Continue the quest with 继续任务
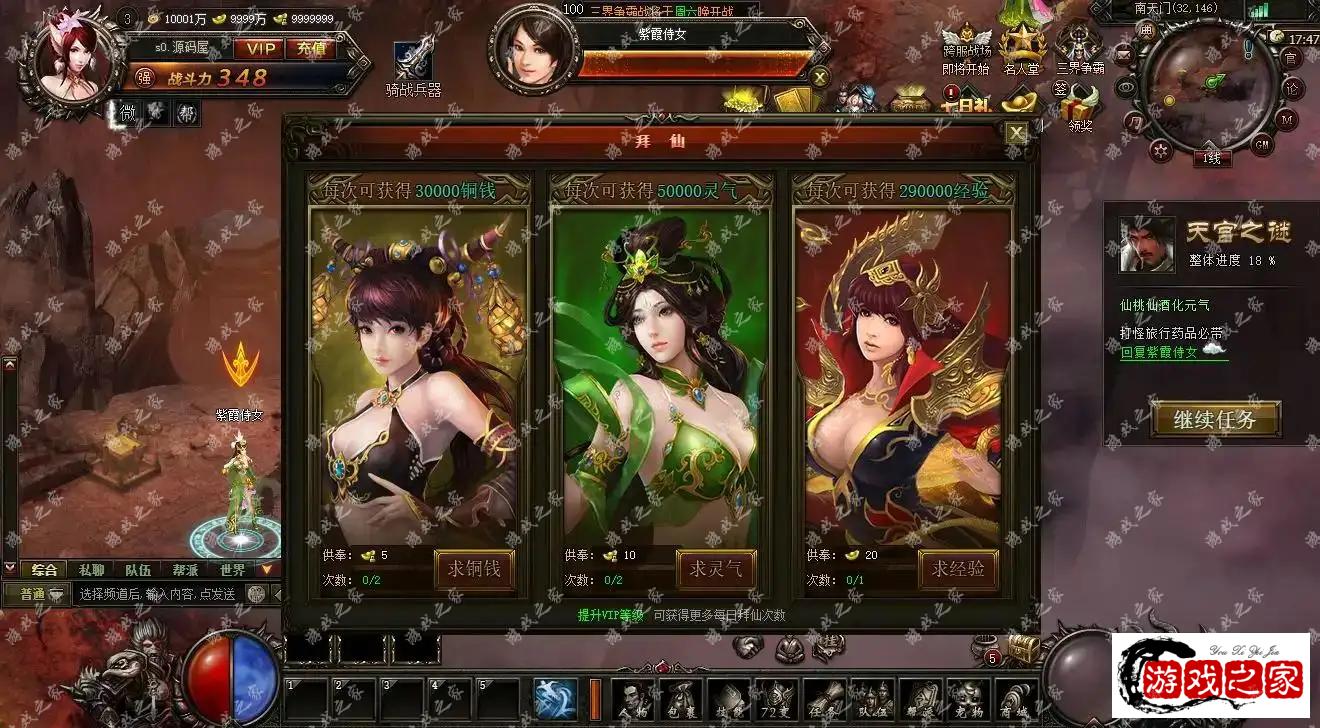The width and height of the screenshot is (1320, 728). [1215, 419]
